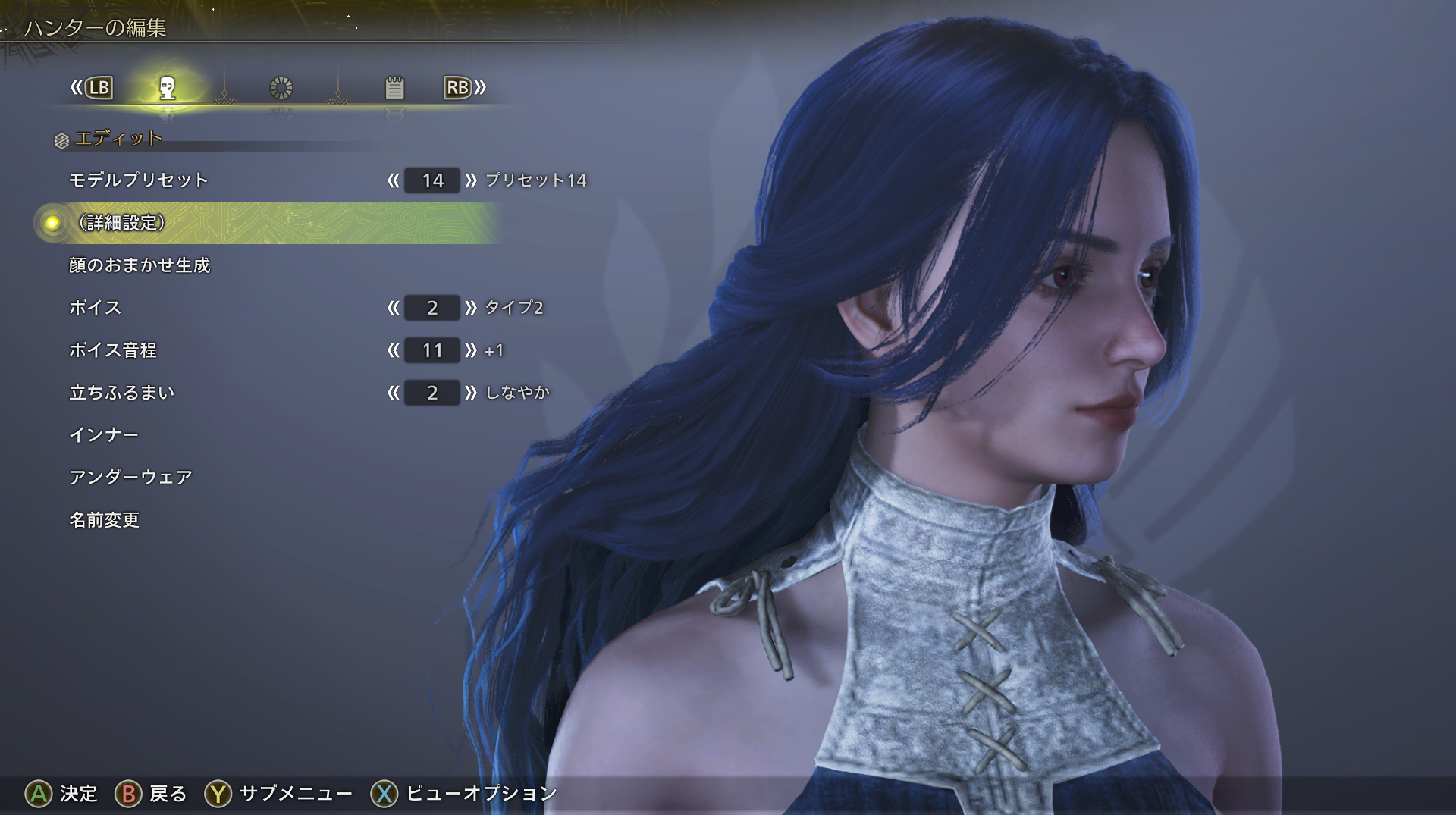Switch to the head silhouette tab

168,88
